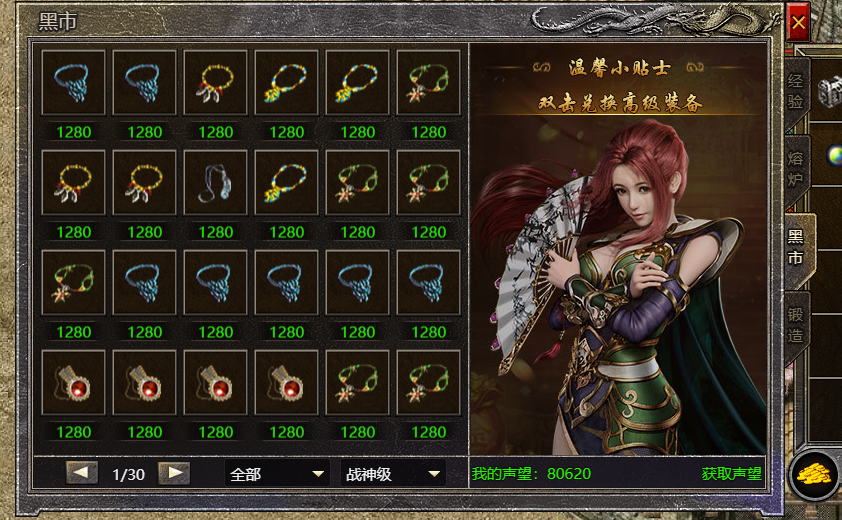The height and width of the screenshot is (520, 842).
Task: Open the gold ingot icon
Action: point(814,474)
